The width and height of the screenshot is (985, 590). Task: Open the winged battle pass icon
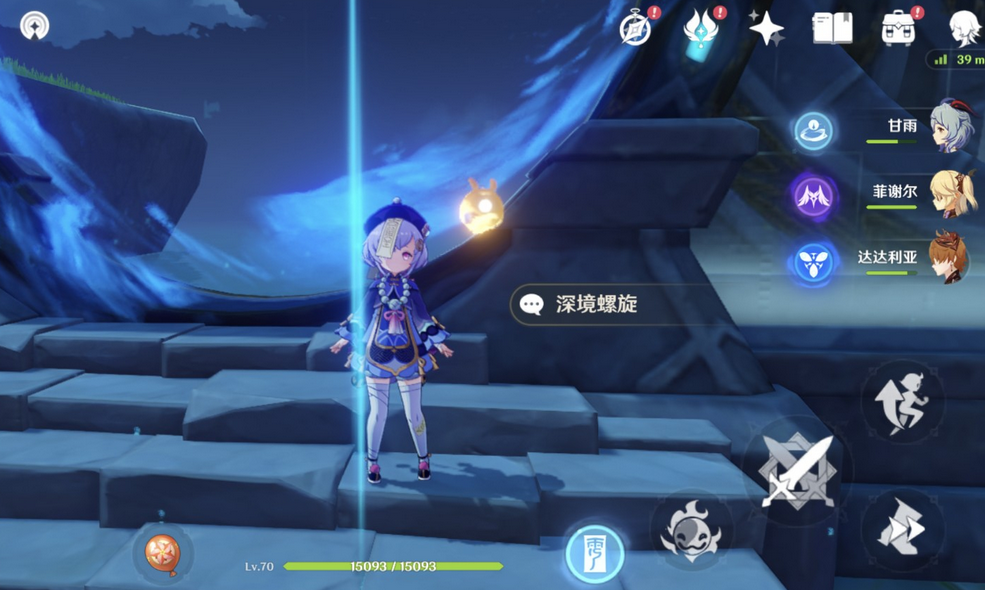701,29
